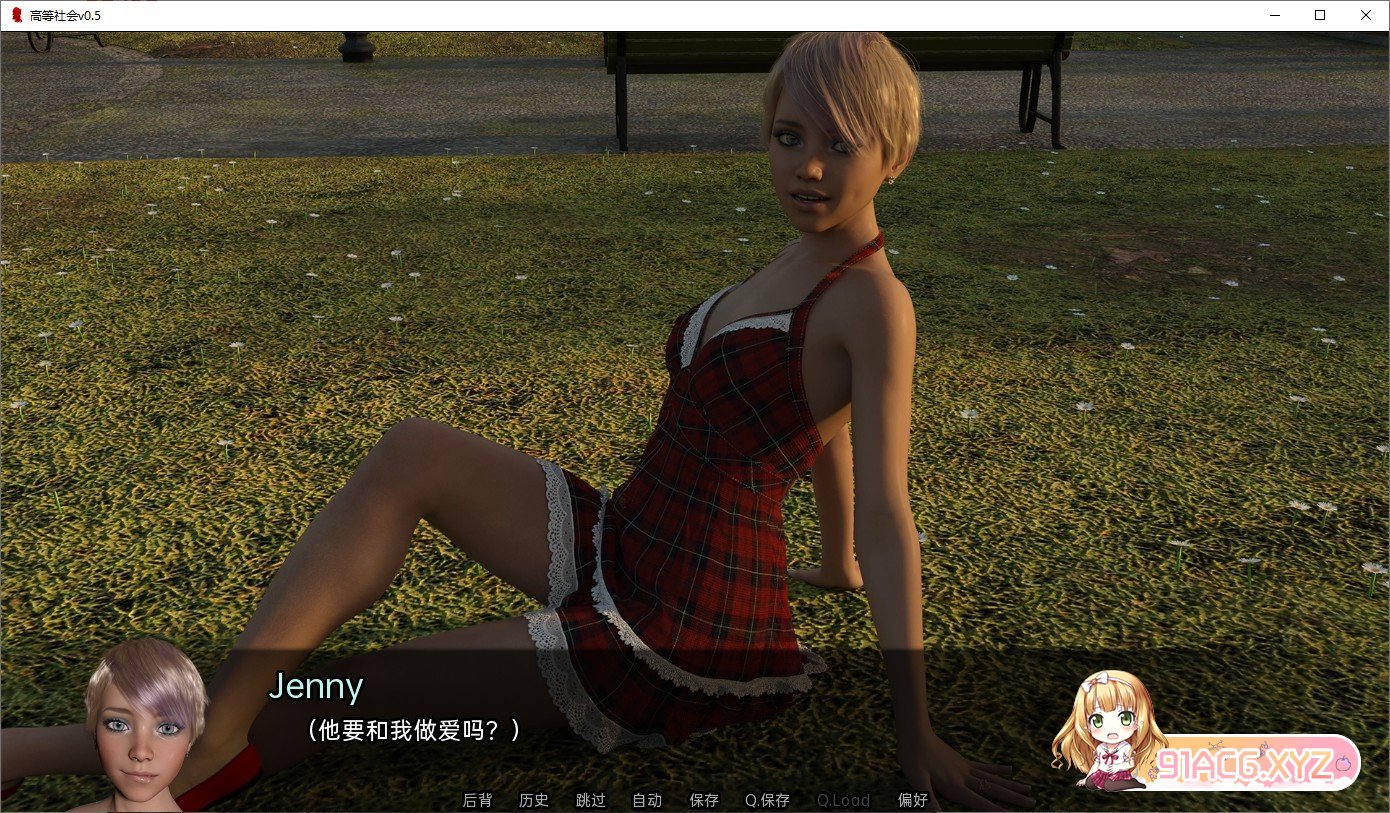Click the grayed Q.Load option
This screenshot has width=1390, height=813.
point(843,800)
